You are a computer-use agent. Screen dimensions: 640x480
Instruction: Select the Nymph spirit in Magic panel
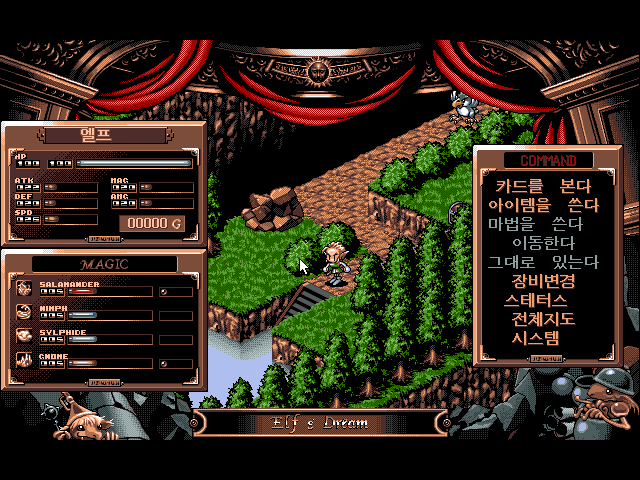54,309
